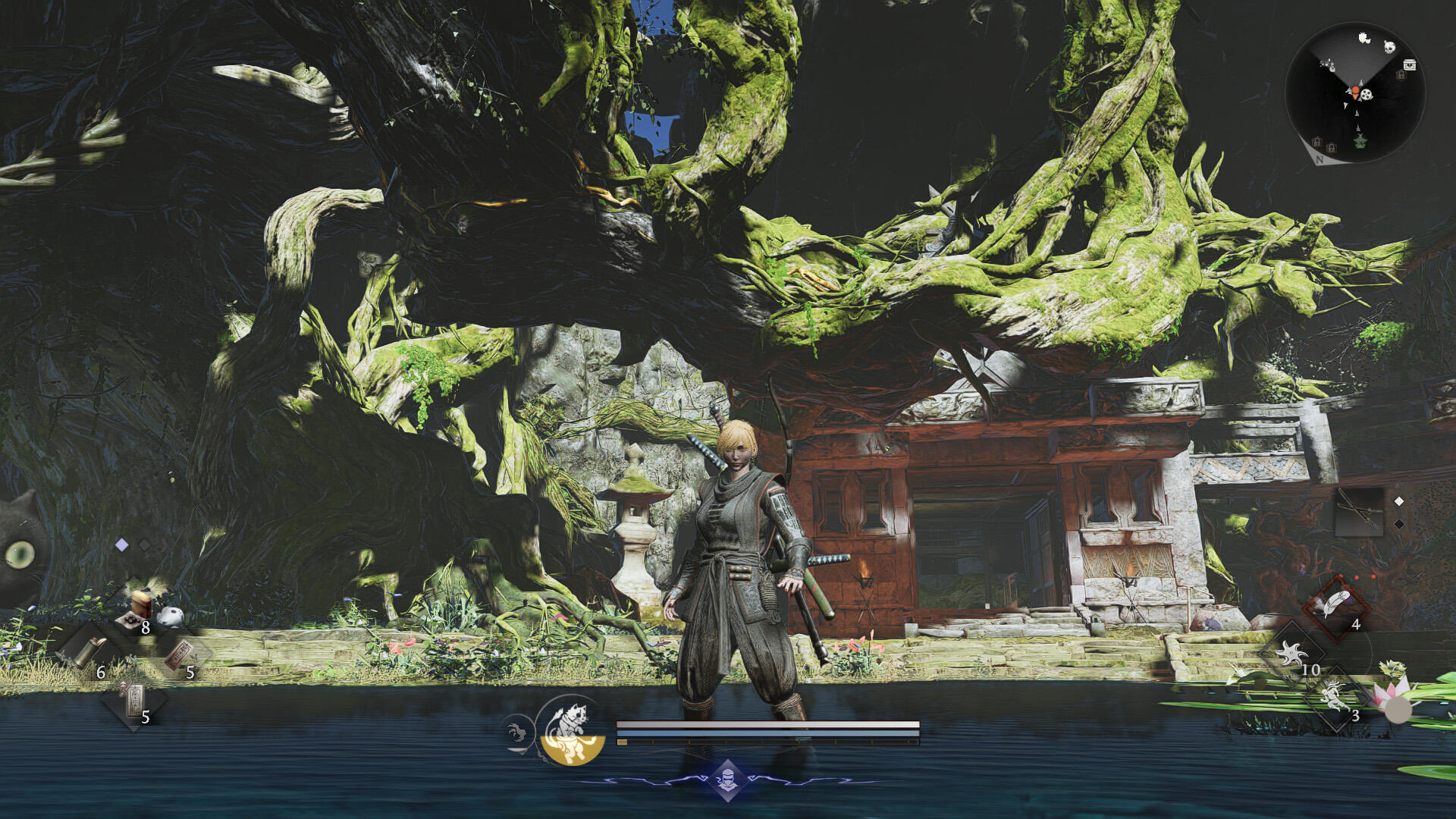Use the flat wooden tablet item slot
Image resolution: width=1456 pixels, height=819 pixels.
pyautogui.click(x=179, y=654)
